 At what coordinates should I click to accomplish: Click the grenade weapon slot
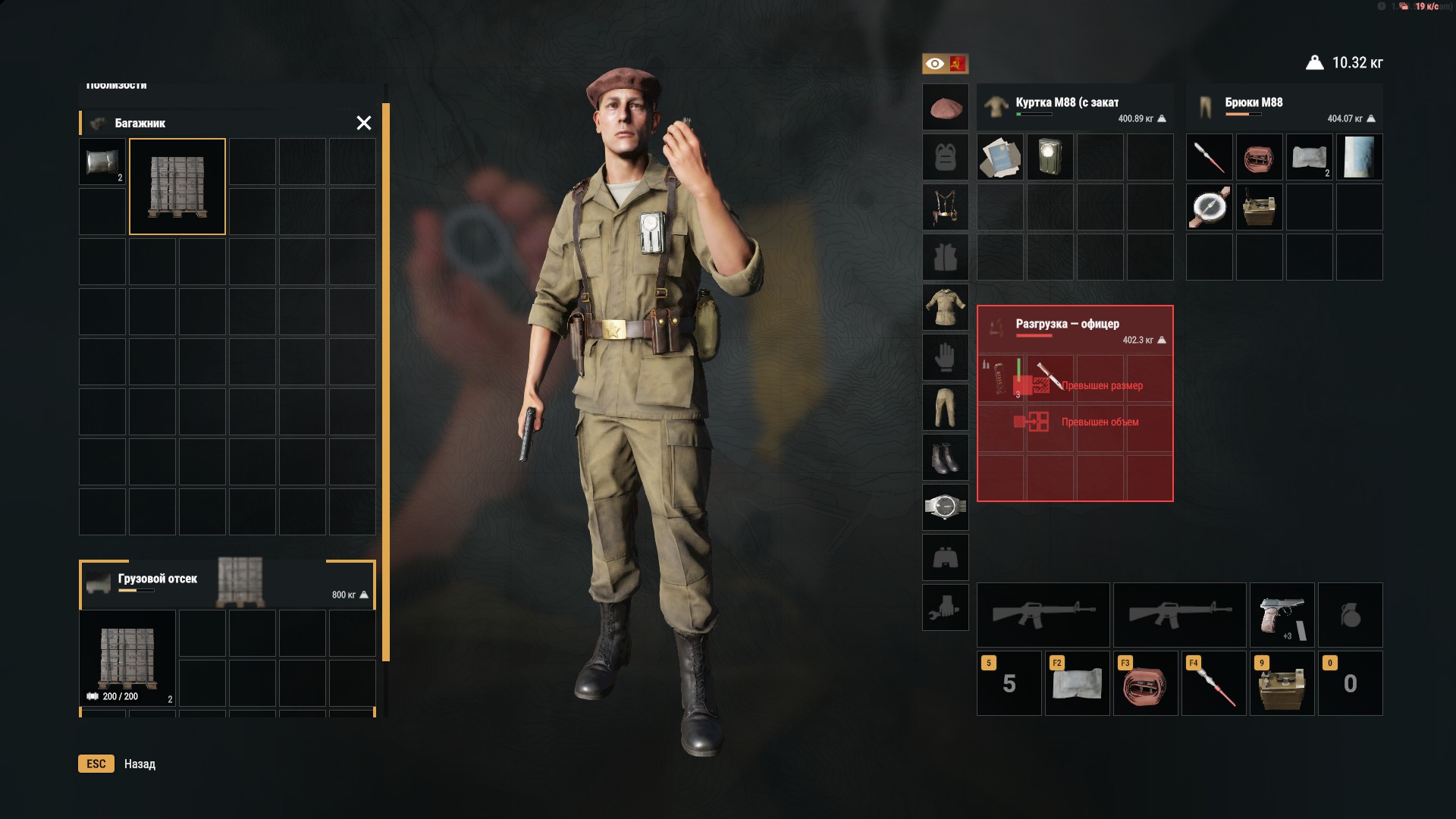coord(1350,615)
